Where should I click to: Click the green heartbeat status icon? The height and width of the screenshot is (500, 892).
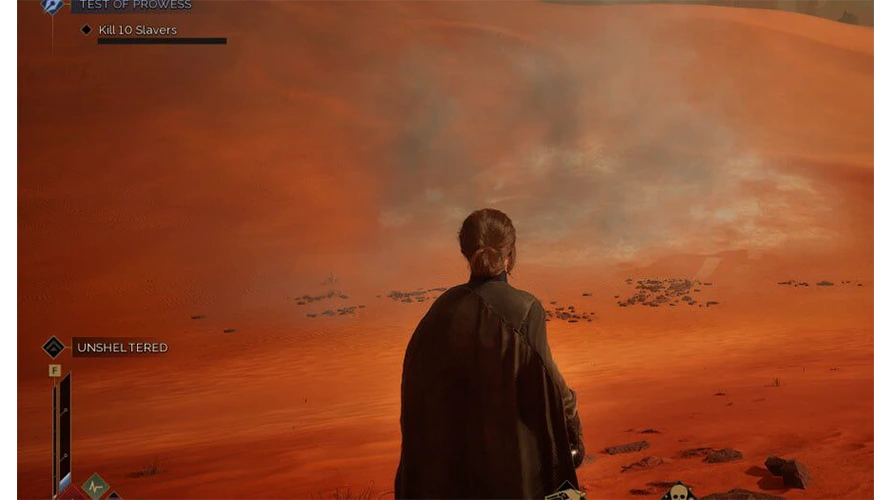[x=95, y=487]
